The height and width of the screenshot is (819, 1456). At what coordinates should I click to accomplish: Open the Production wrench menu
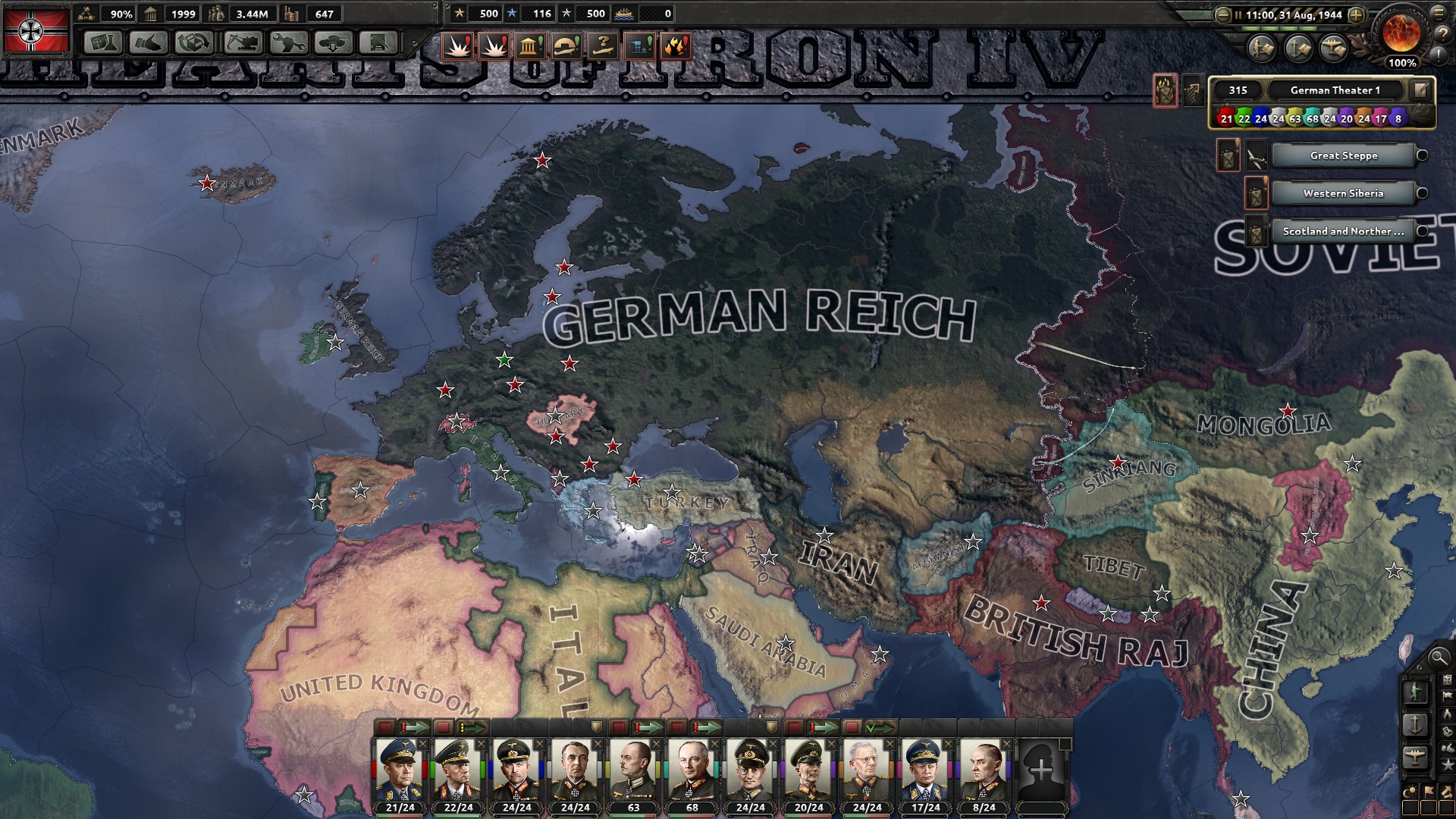coord(288,42)
